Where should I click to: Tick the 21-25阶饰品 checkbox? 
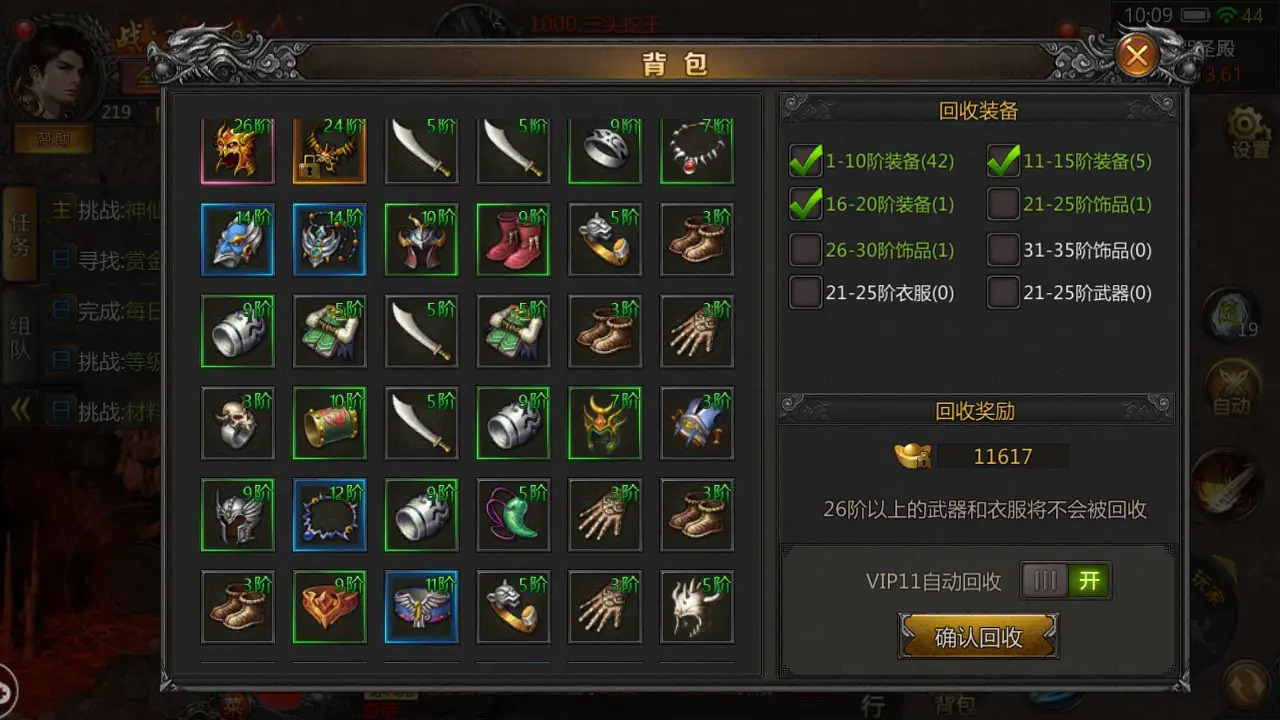(1004, 204)
